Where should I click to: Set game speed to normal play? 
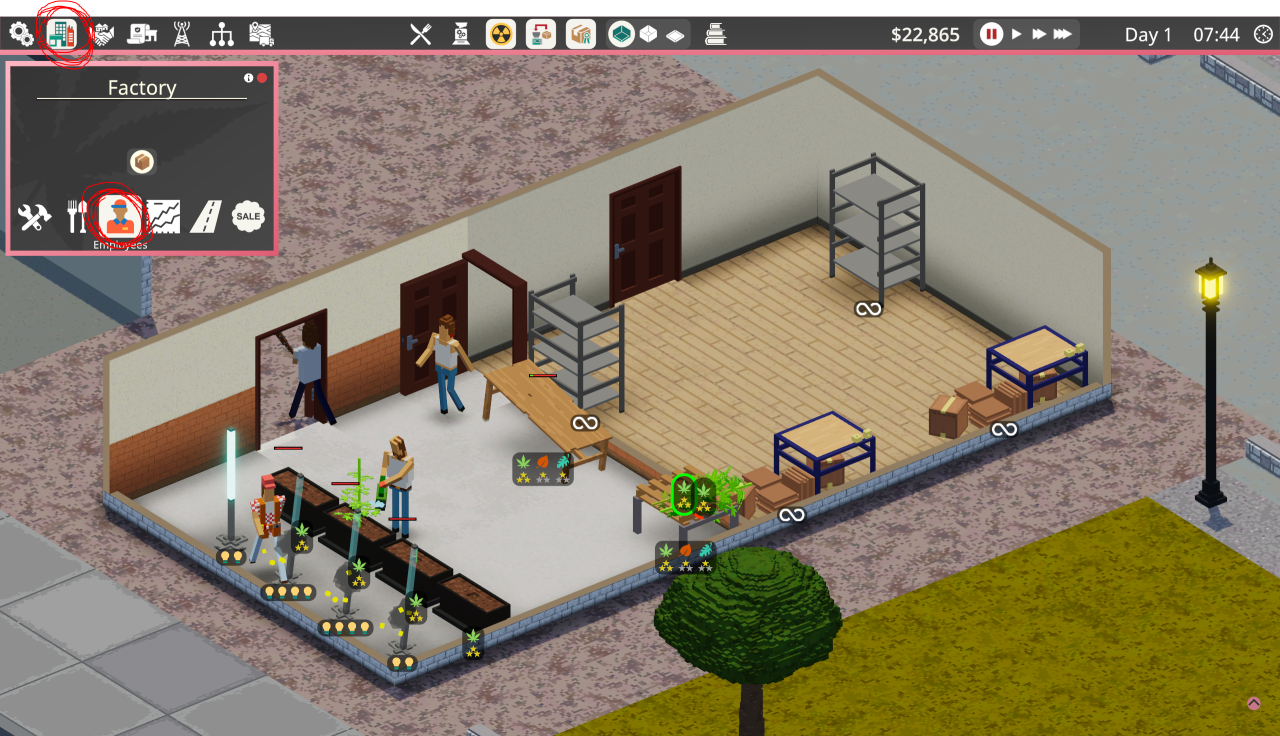click(1017, 35)
